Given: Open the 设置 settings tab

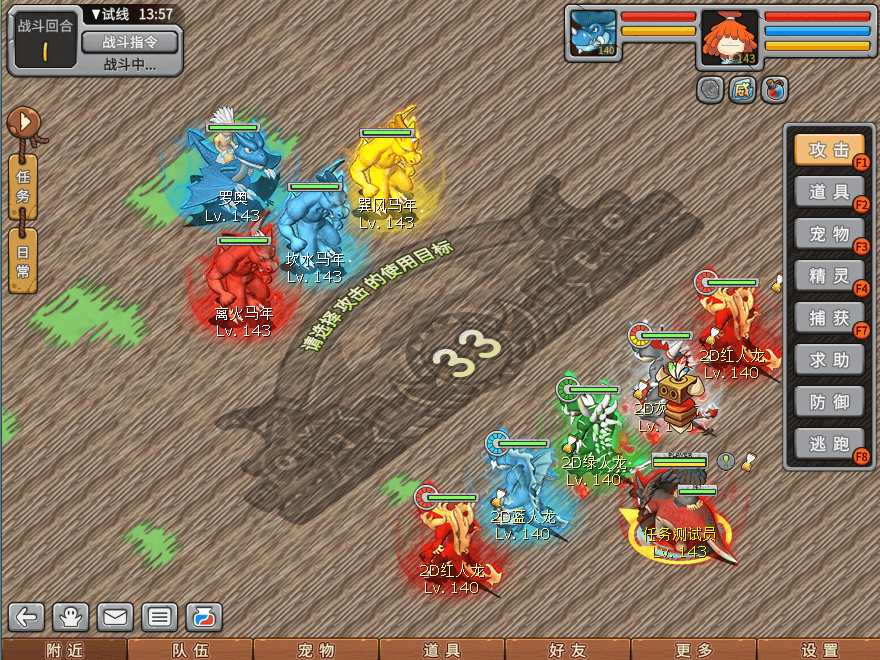Looking at the screenshot, I should coord(819,650).
